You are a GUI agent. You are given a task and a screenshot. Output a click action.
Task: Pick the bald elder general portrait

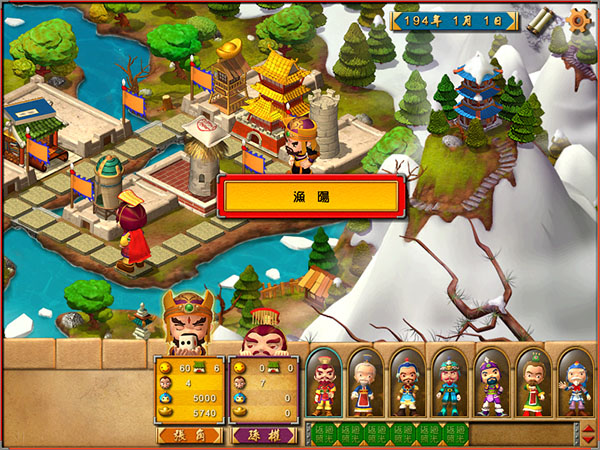tap(365, 382)
